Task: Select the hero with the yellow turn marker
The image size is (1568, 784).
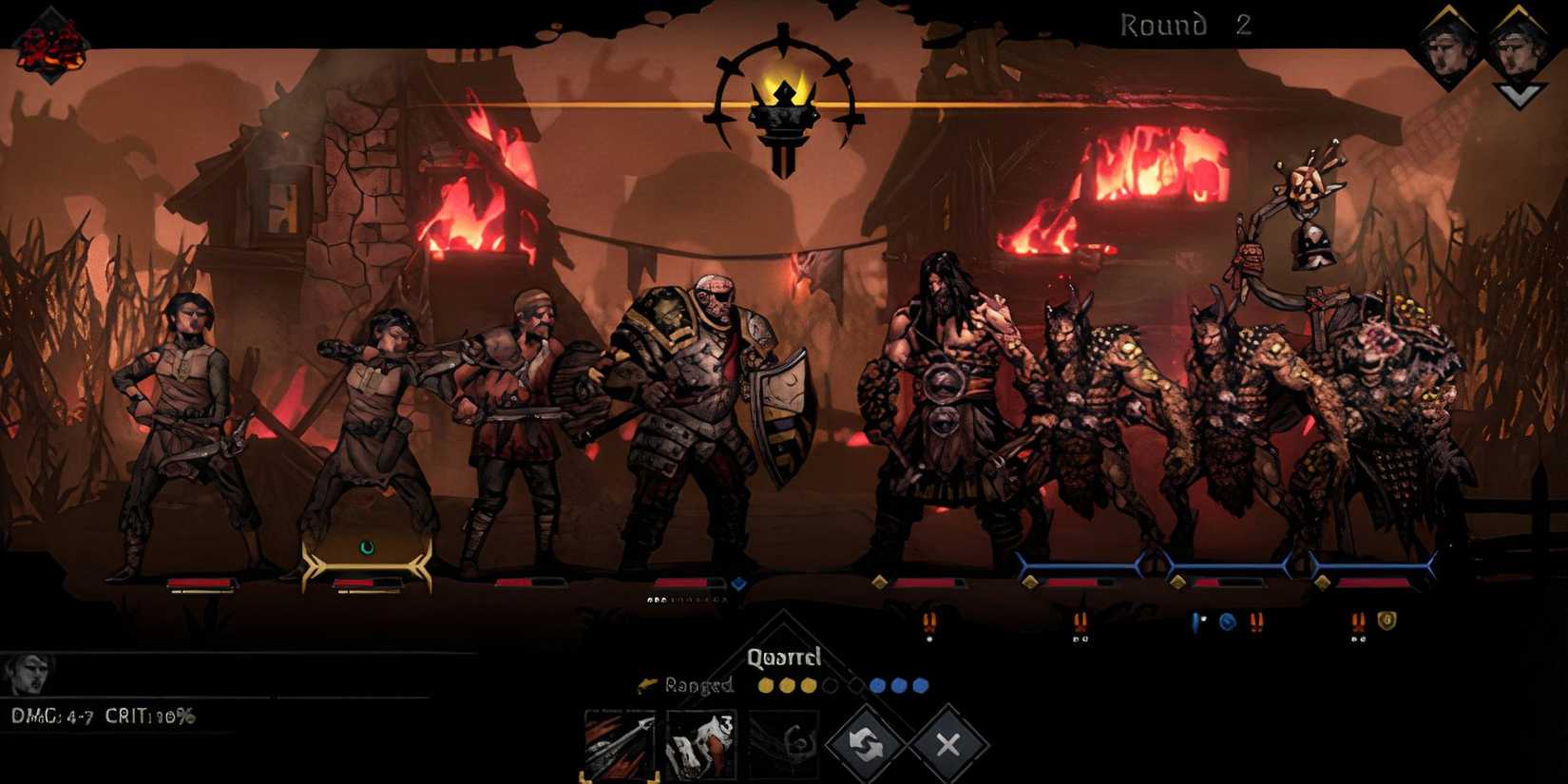Action: tap(366, 428)
